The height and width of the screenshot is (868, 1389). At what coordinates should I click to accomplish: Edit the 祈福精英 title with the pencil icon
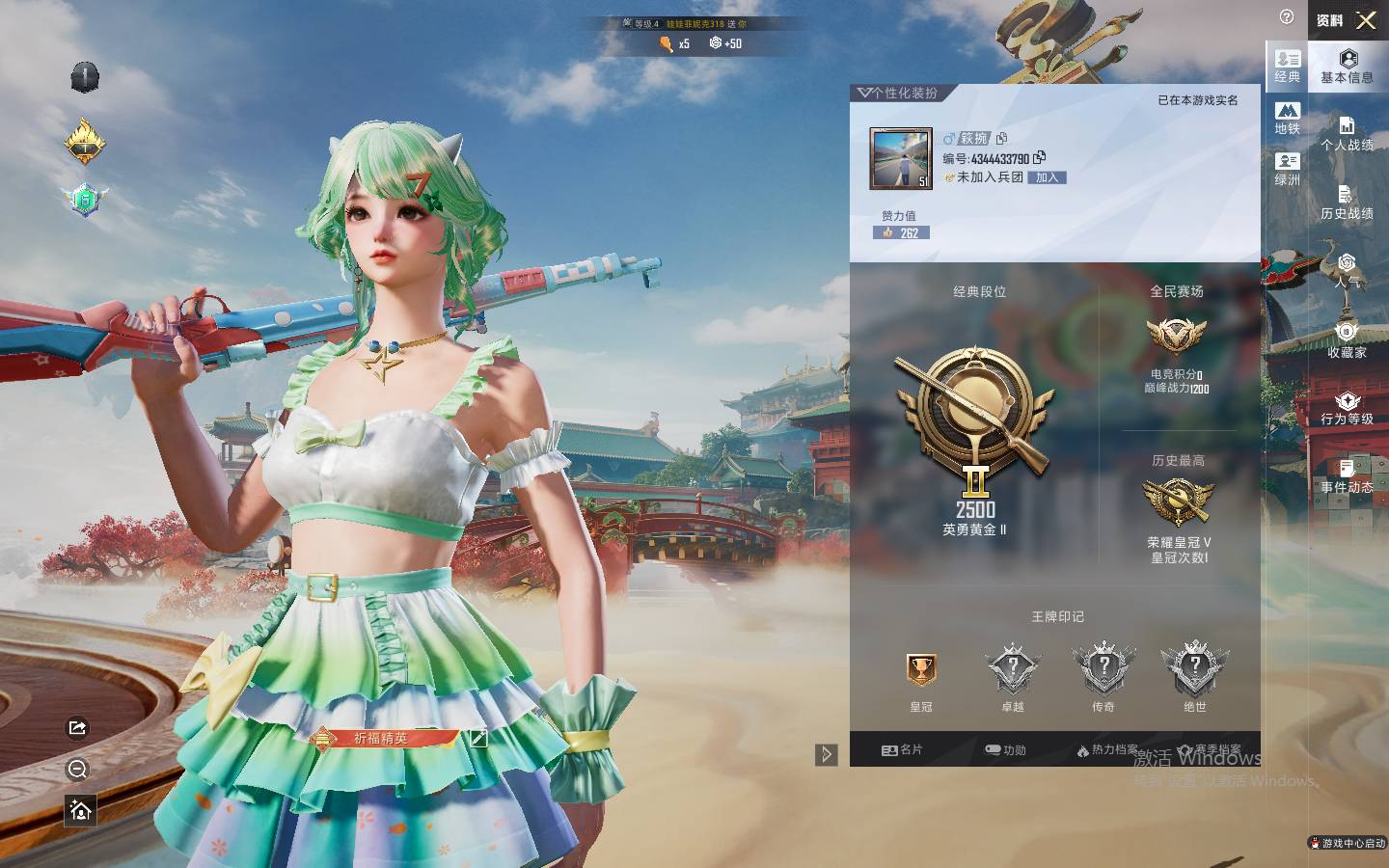tap(477, 738)
